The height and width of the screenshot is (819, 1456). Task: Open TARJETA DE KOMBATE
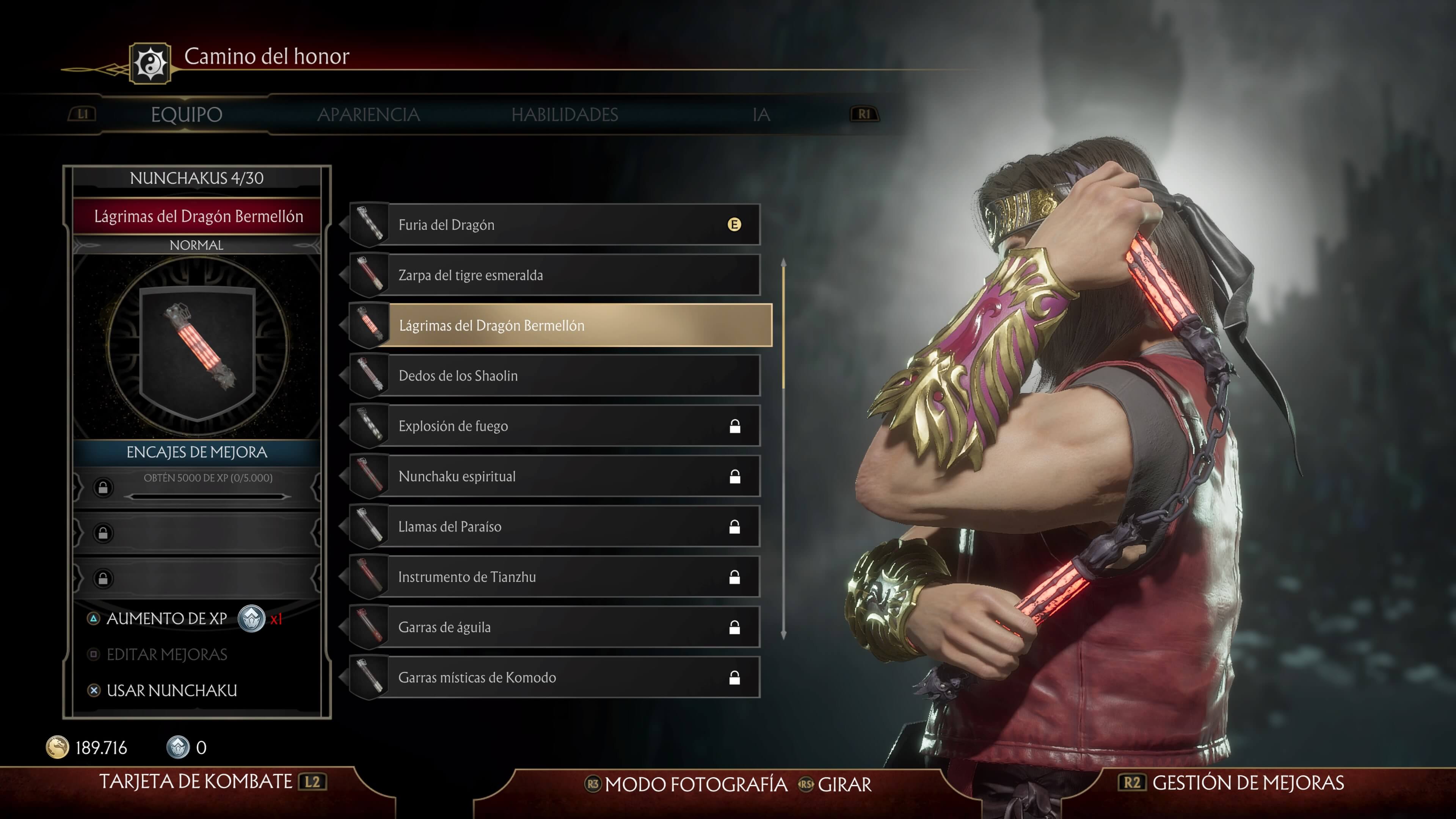196,782
